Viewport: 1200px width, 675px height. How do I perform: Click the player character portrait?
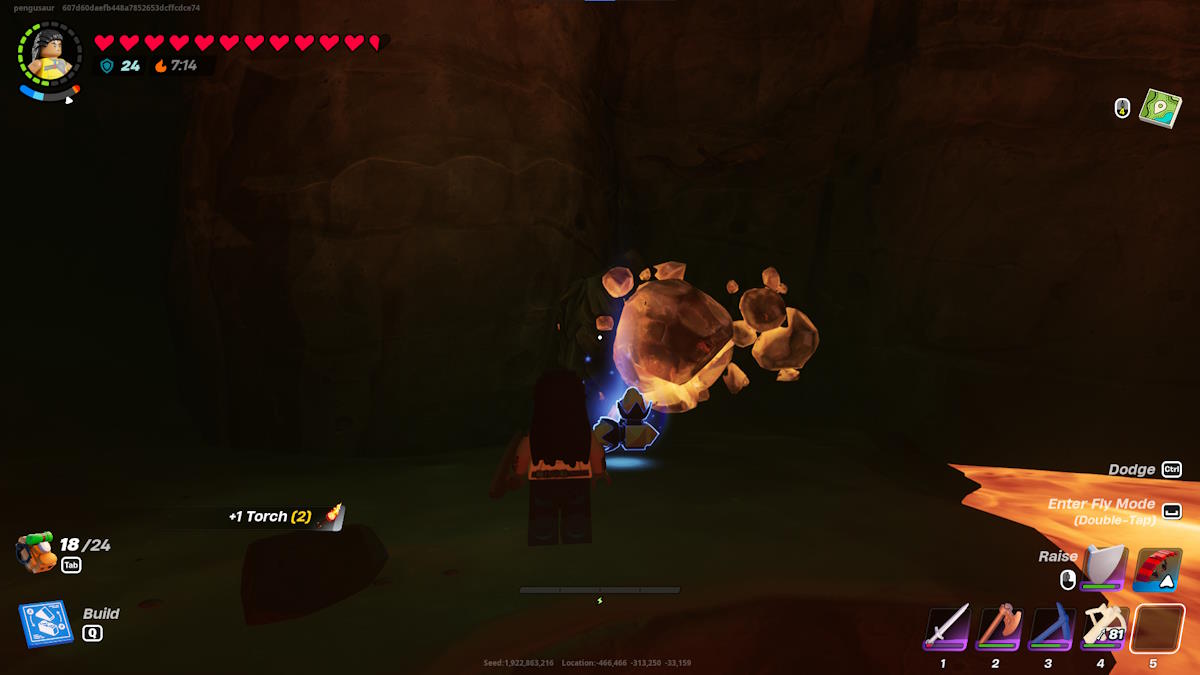click(46, 52)
